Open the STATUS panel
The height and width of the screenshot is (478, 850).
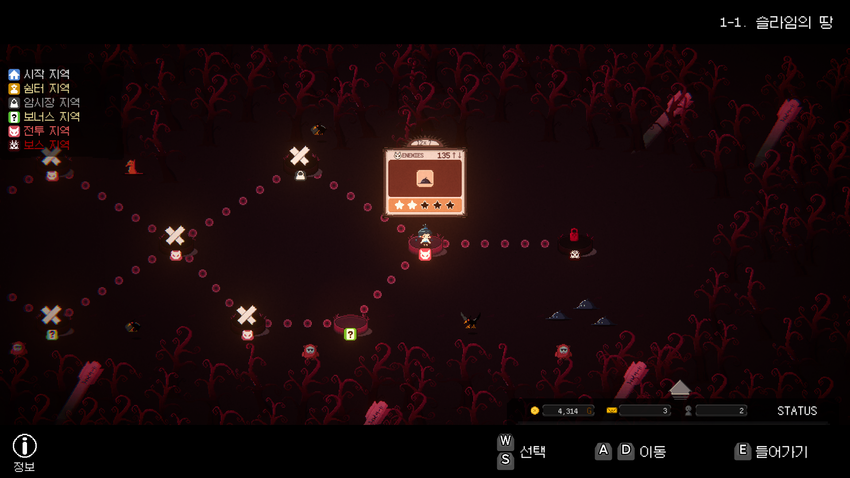(x=796, y=411)
